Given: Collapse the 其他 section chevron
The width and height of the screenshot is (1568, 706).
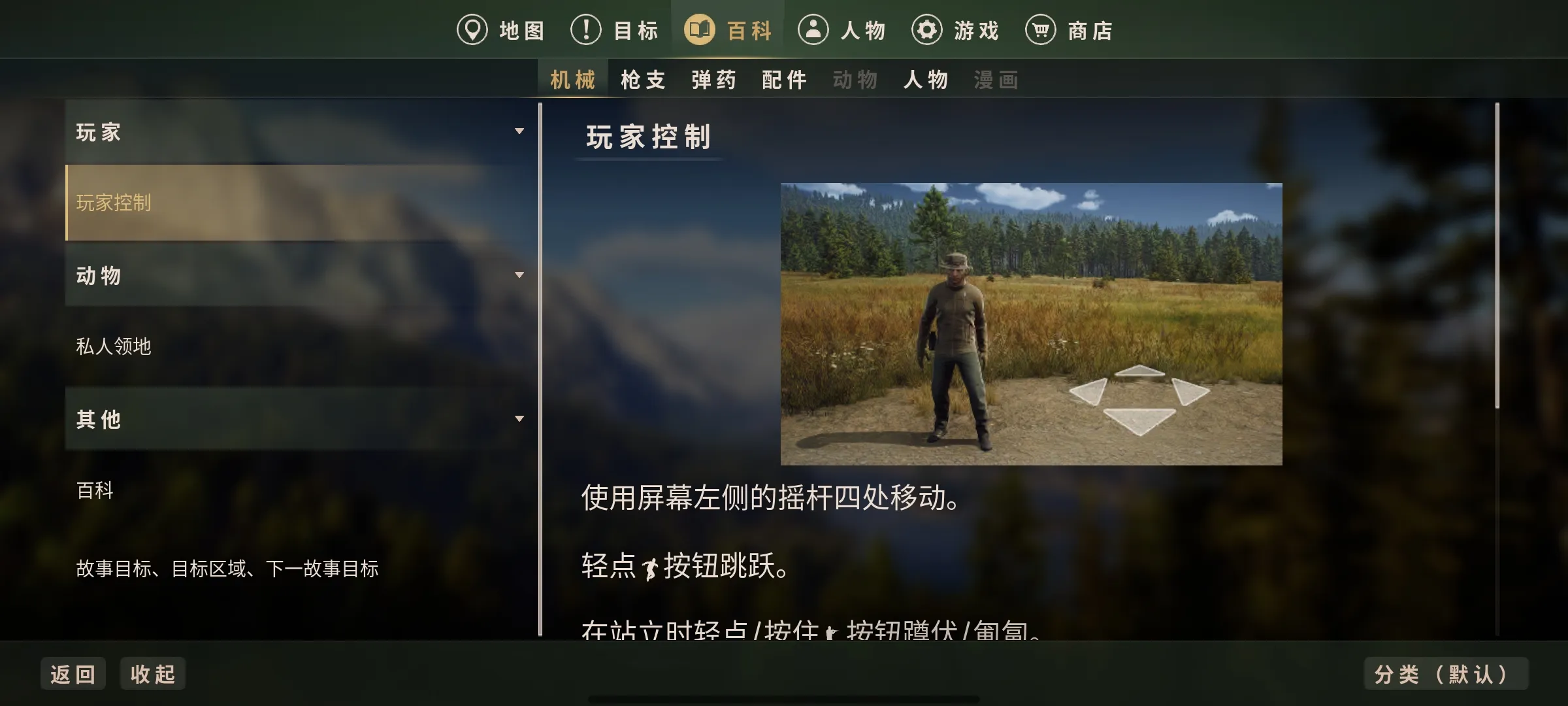Looking at the screenshot, I should coord(520,420).
